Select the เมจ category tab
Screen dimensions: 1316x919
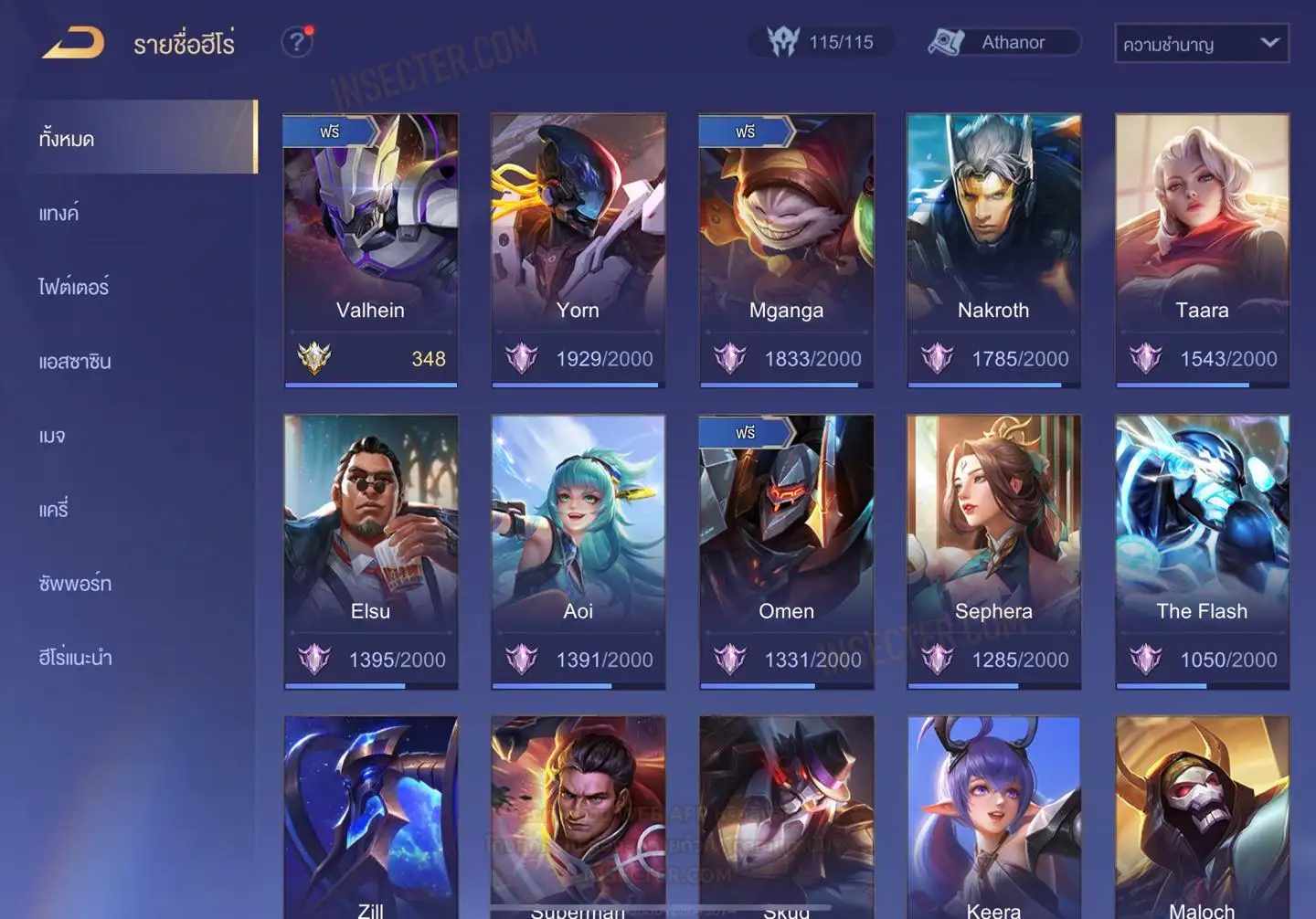coord(53,436)
